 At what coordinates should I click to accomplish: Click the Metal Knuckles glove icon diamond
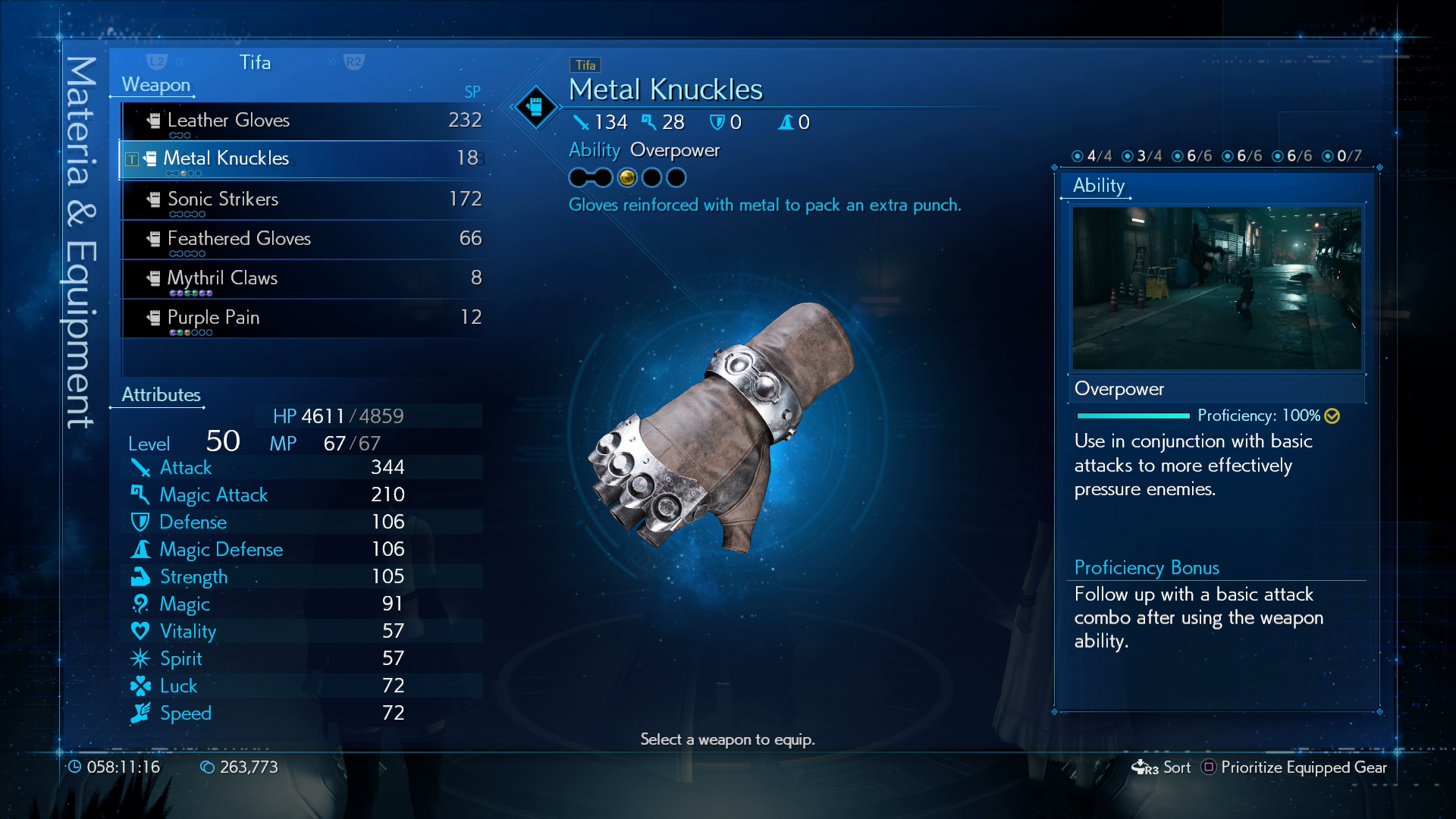[x=535, y=106]
